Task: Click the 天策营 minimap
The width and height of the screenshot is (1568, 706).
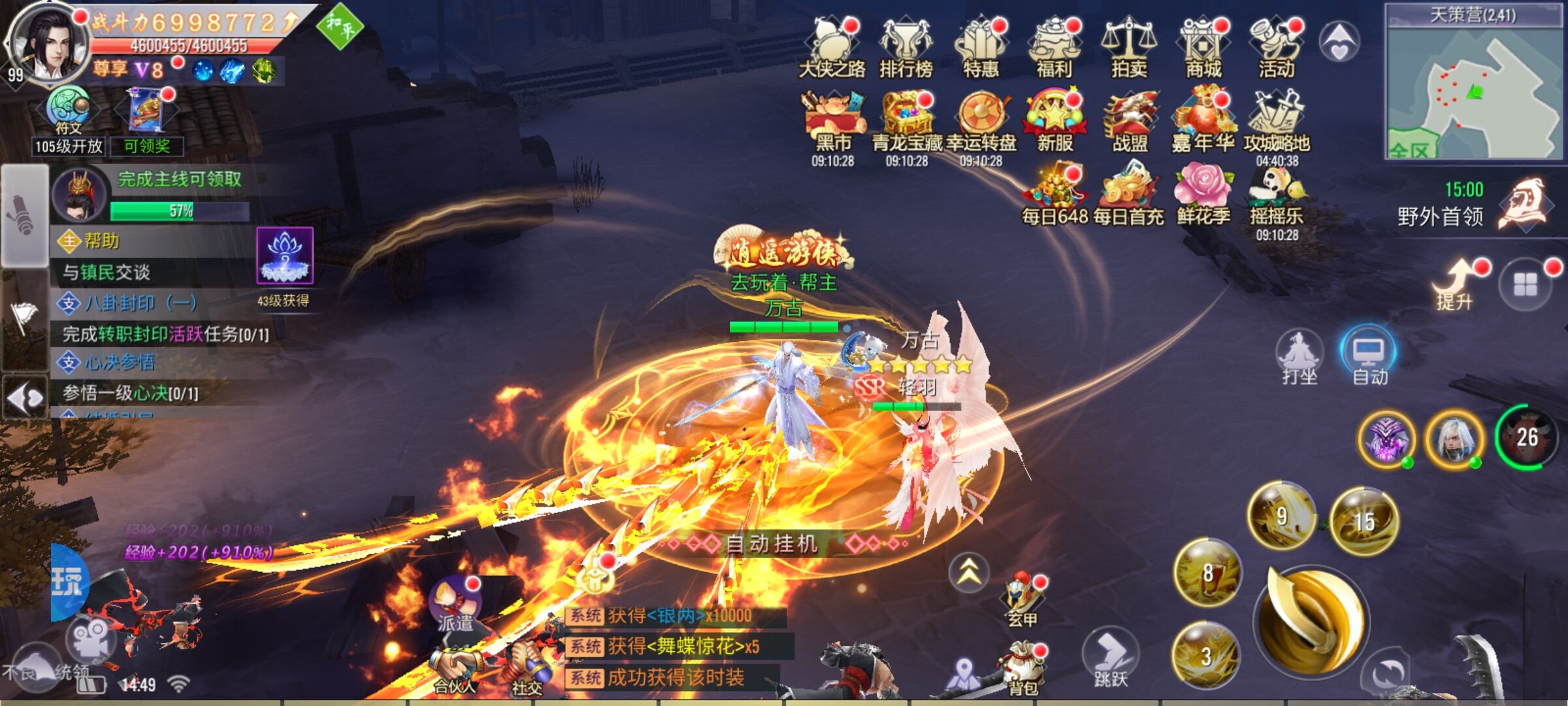Action: pos(1474,92)
